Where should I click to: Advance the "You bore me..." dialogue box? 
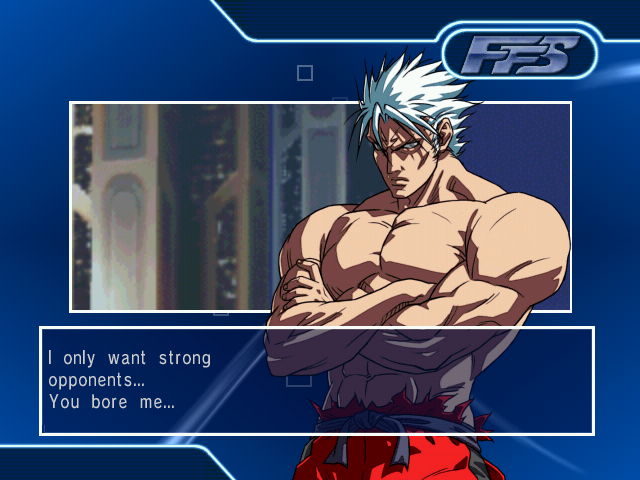coord(316,381)
